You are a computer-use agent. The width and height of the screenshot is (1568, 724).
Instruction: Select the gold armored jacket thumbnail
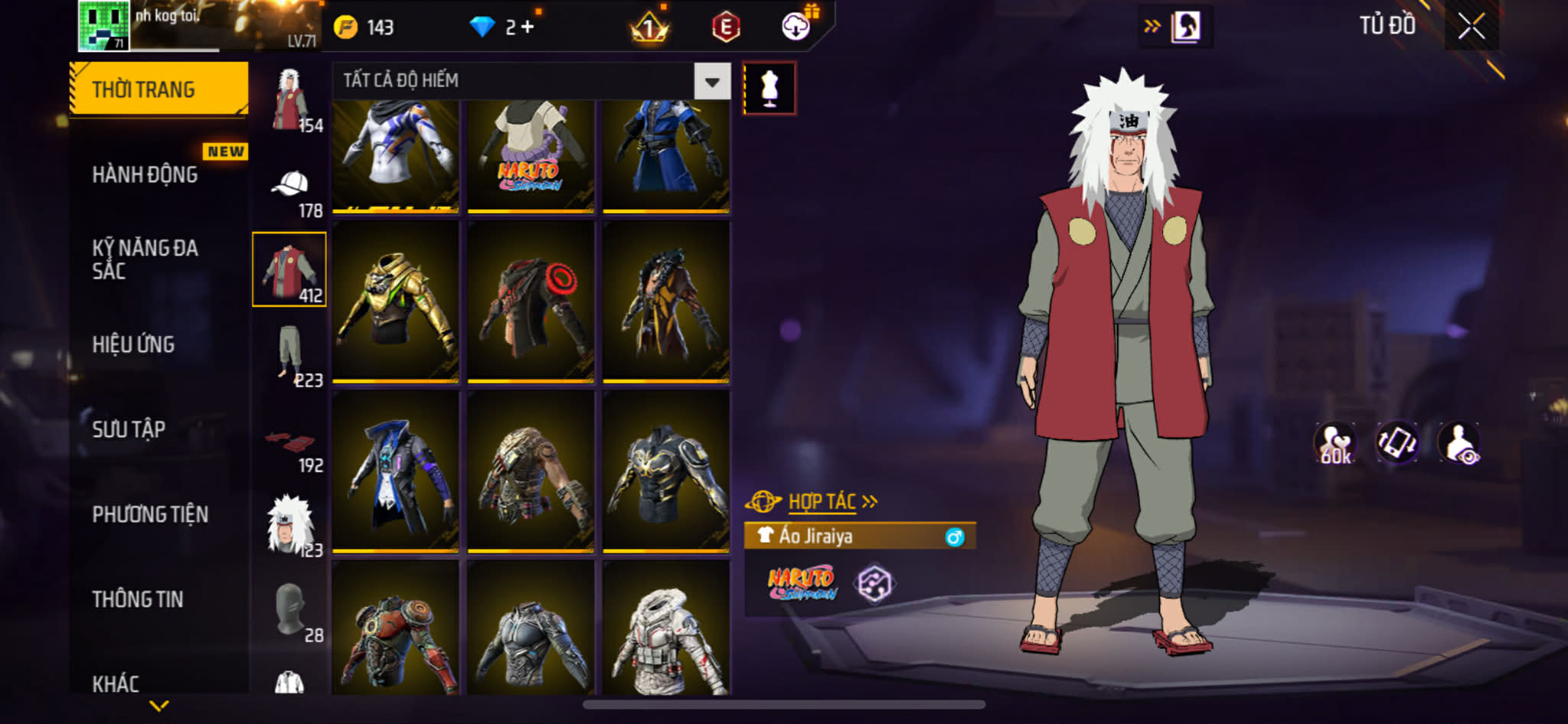point(396,302)
